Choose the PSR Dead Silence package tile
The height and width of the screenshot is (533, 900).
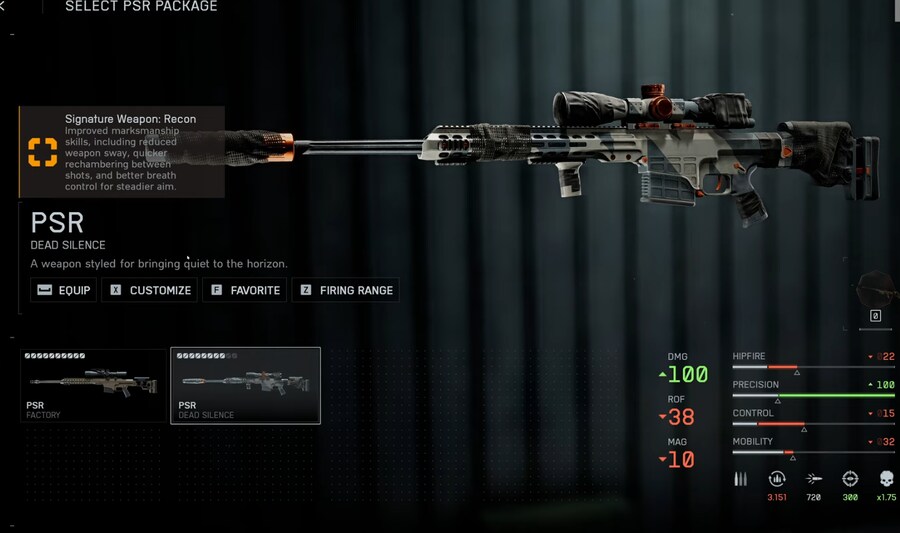(245, 385)
